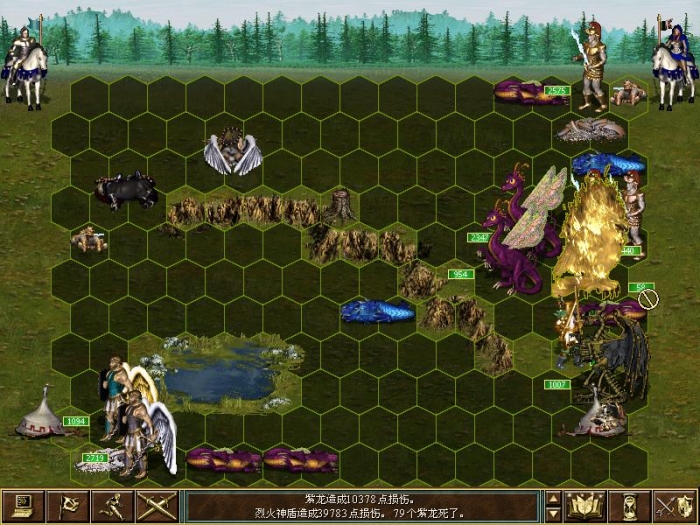Retreat from combat with the running figure
The width and height of the screenshot is (700, 525).
(x=113, y=506)
